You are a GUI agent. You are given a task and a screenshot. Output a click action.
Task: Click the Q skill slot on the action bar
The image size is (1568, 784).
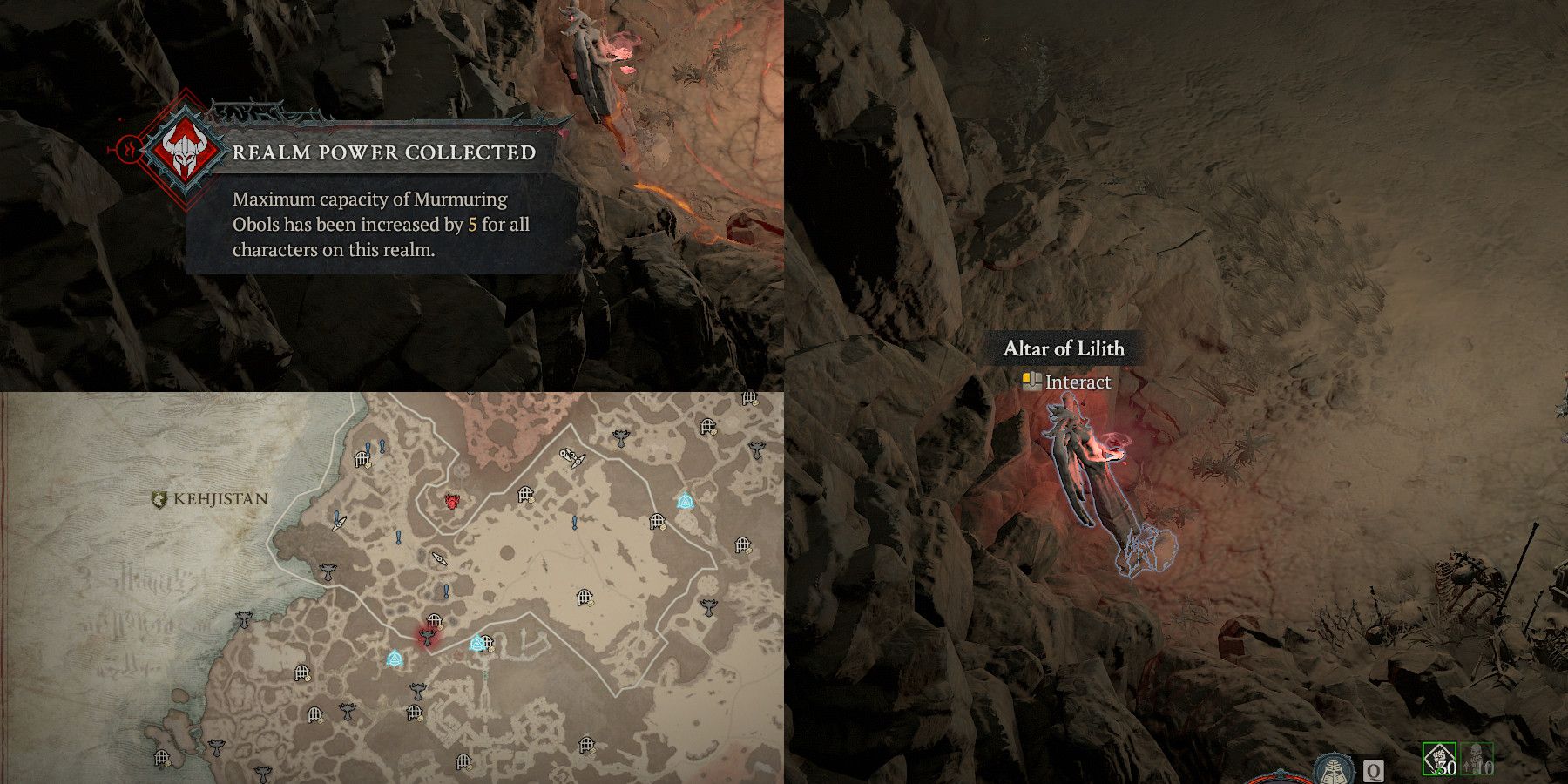click(x=1373, y=771)
